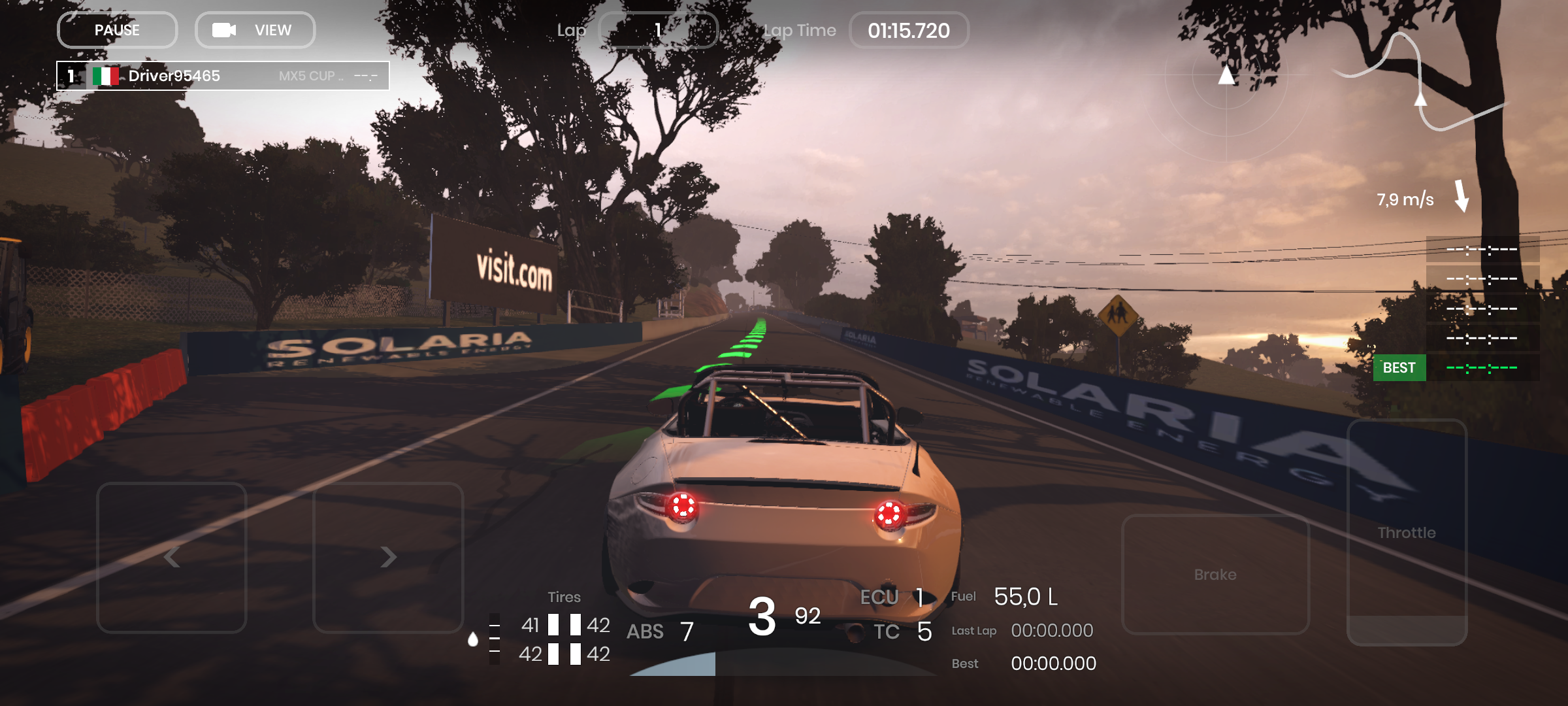Open the track outline minimap
This screenshot has width=1568, height=706.
click(1418, 82)
